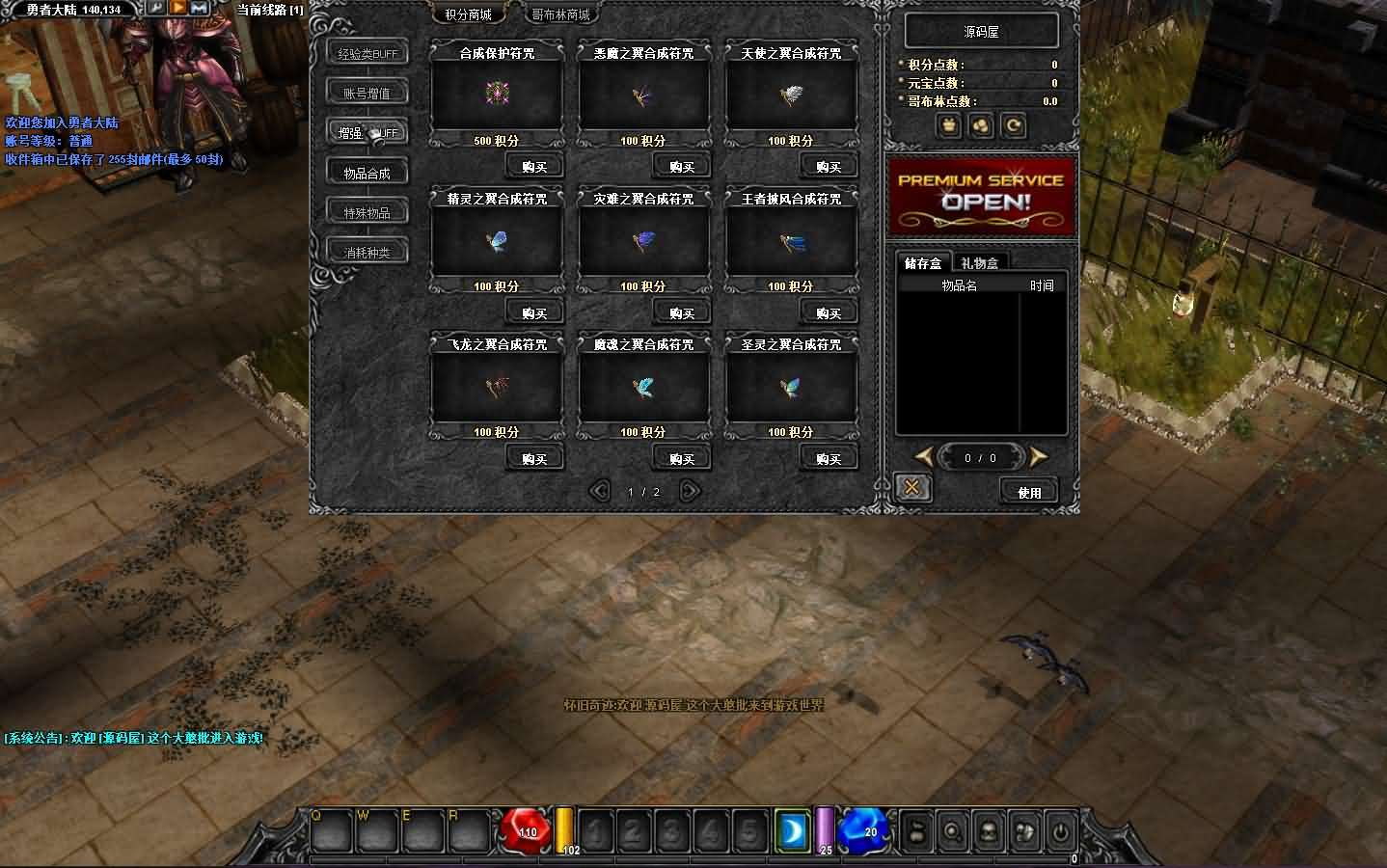Viewport: 1387px width, 868px height.
Task: Click the PREMIUM SERVICE OPEN banner
Action: coord(982,196)
